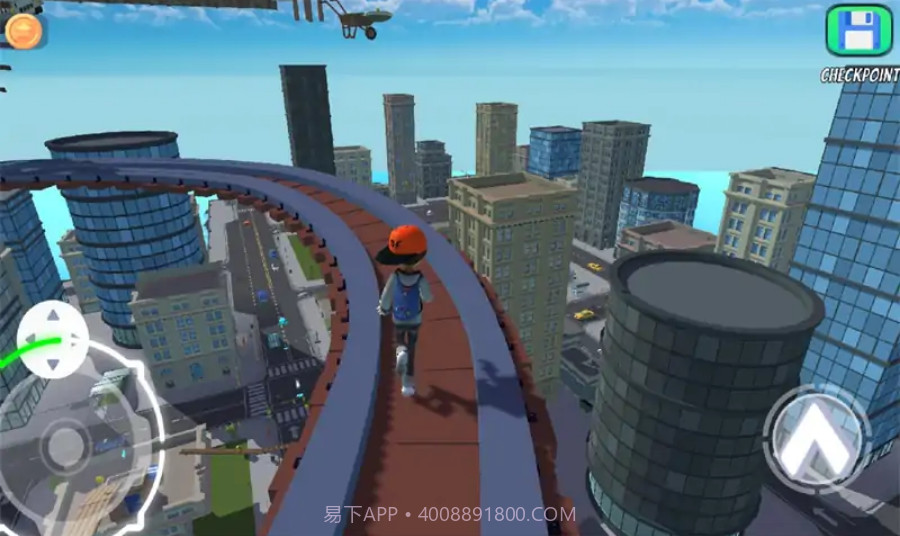The width and height of the screenshot is (900, 536).
Task: Open the orange coin icon
Action: (x=23, y=31)
